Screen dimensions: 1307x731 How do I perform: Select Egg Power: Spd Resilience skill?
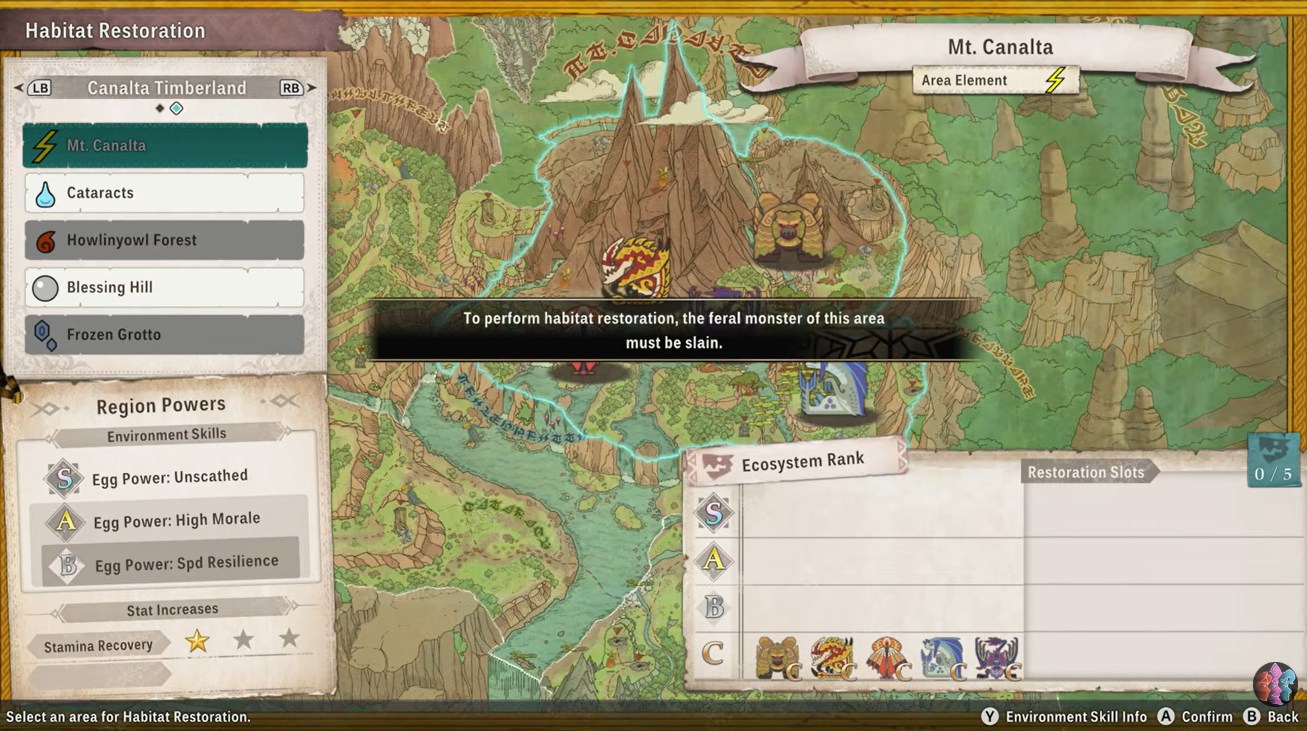(x=185, y=565)
